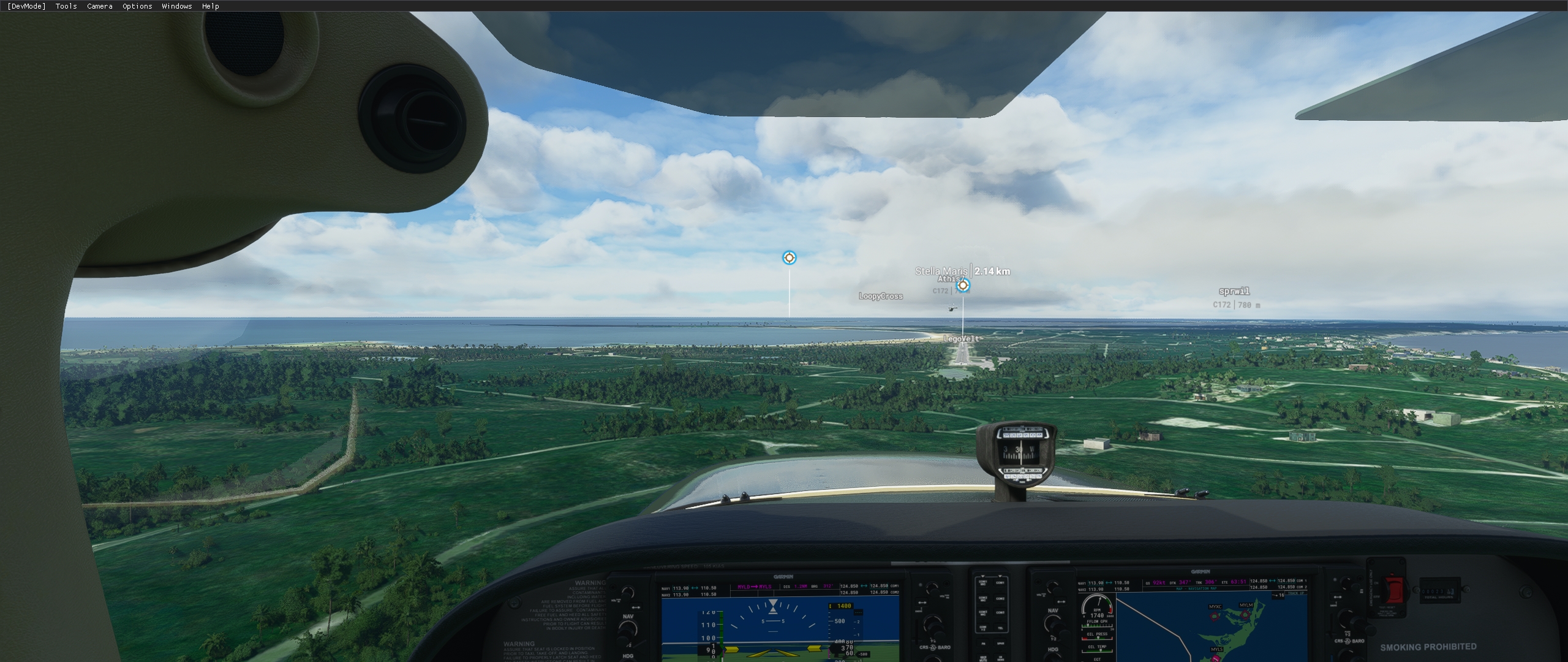Toggle COM2 on the audio panel

click(x=1000, y=599)
